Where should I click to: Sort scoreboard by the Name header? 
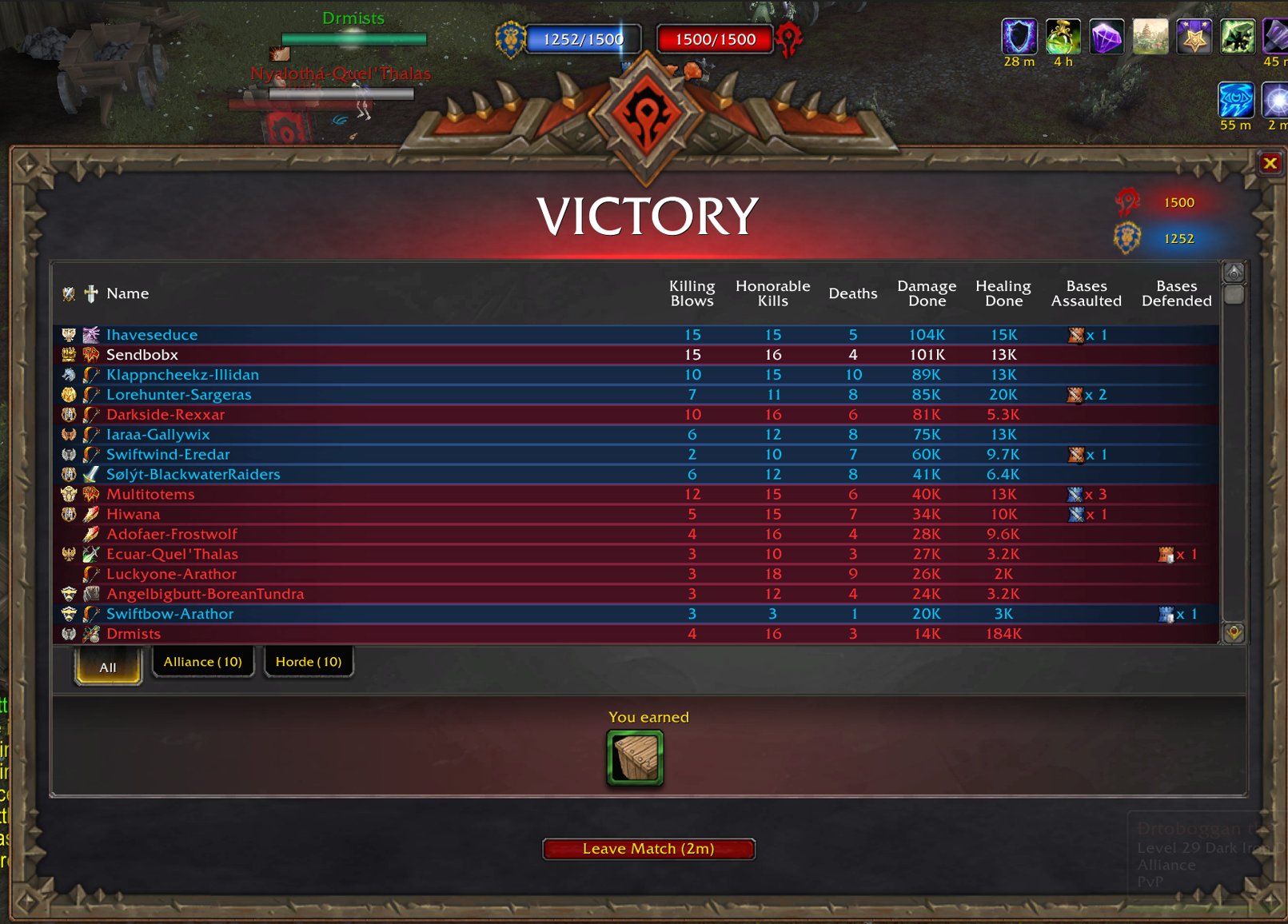[x=128, y=293]
